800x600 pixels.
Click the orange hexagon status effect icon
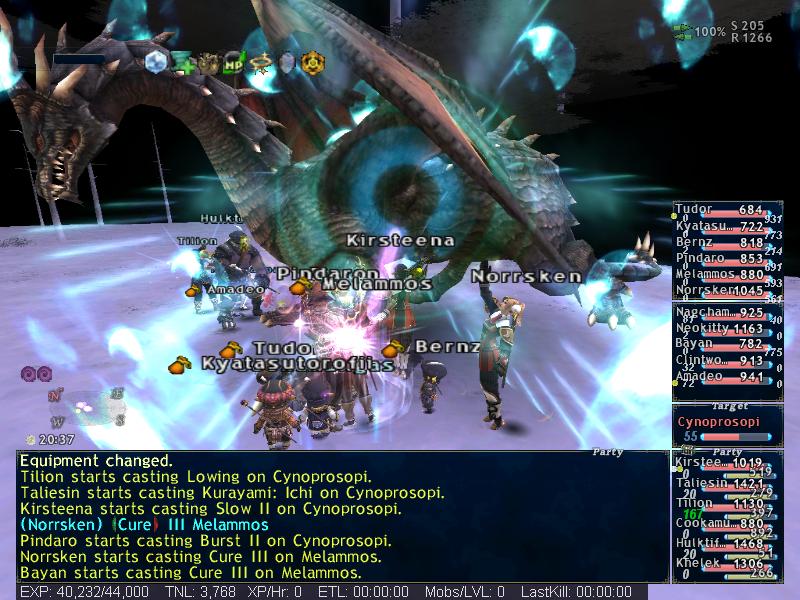[312, 62]
